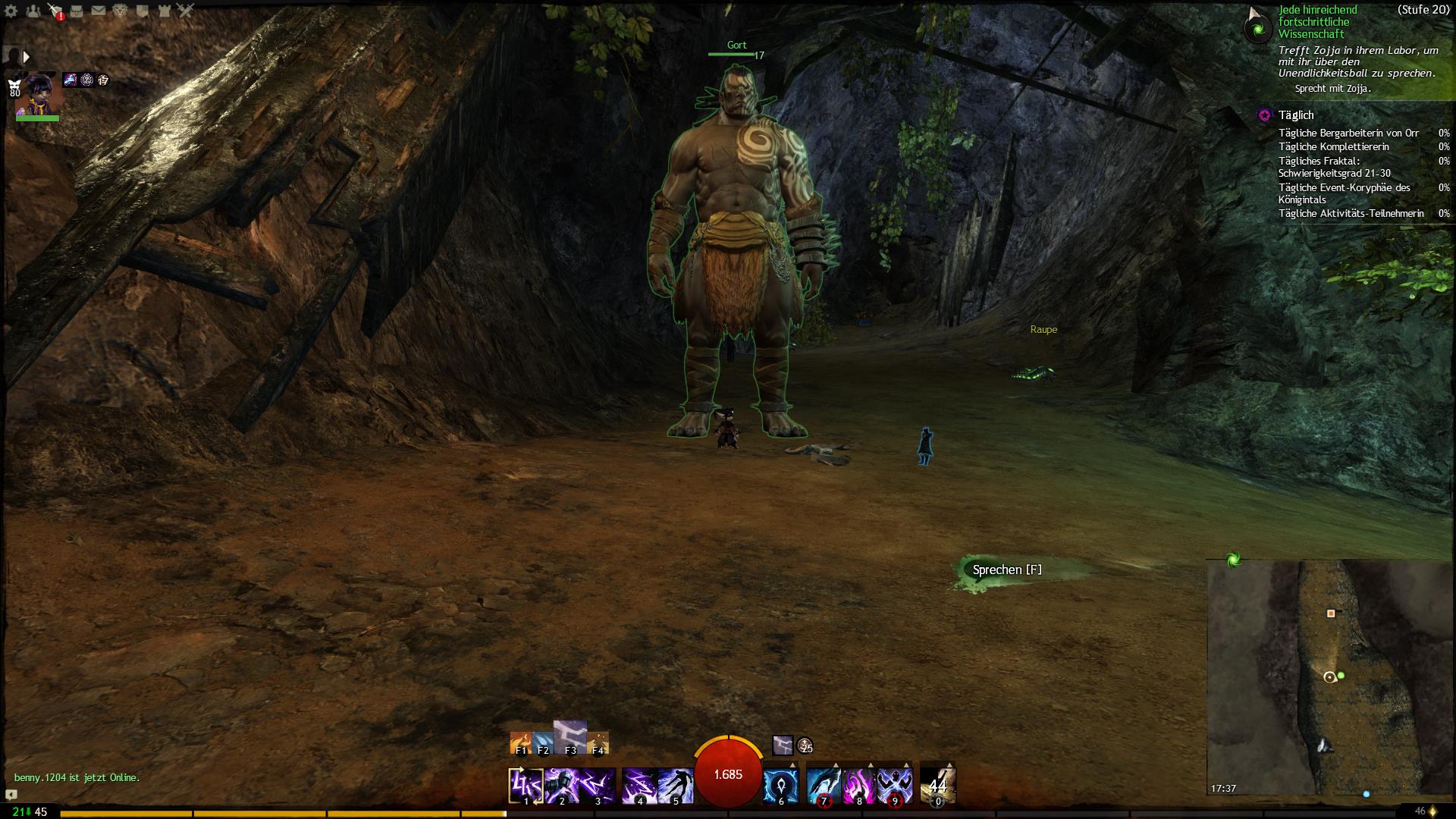Select the Tägliche Komplettiererin daily objective
The image size is (1456, 819).
[x=1333, y=147]
